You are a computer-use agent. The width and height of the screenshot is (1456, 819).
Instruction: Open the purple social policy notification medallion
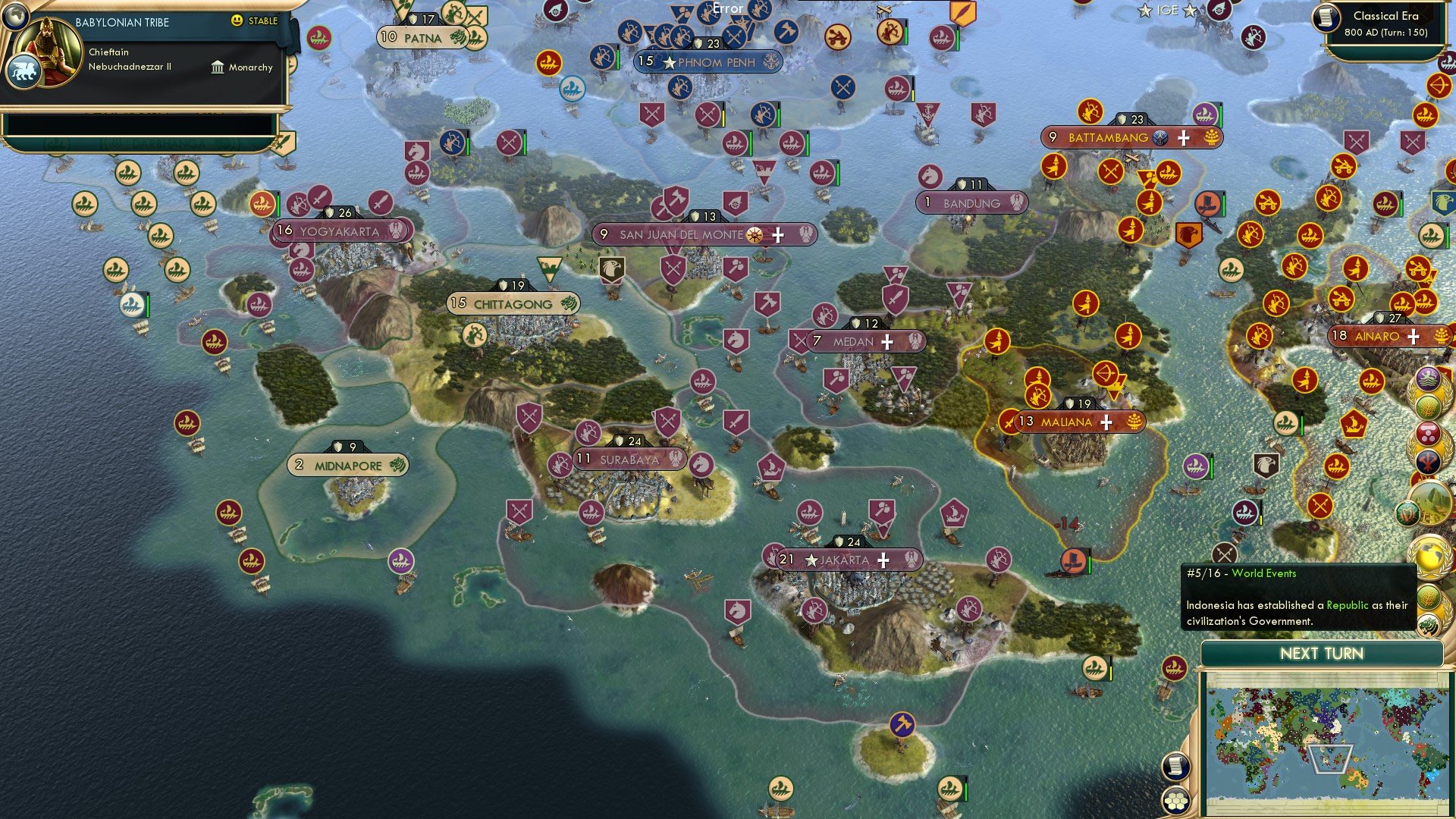(x=1429, y=378)
